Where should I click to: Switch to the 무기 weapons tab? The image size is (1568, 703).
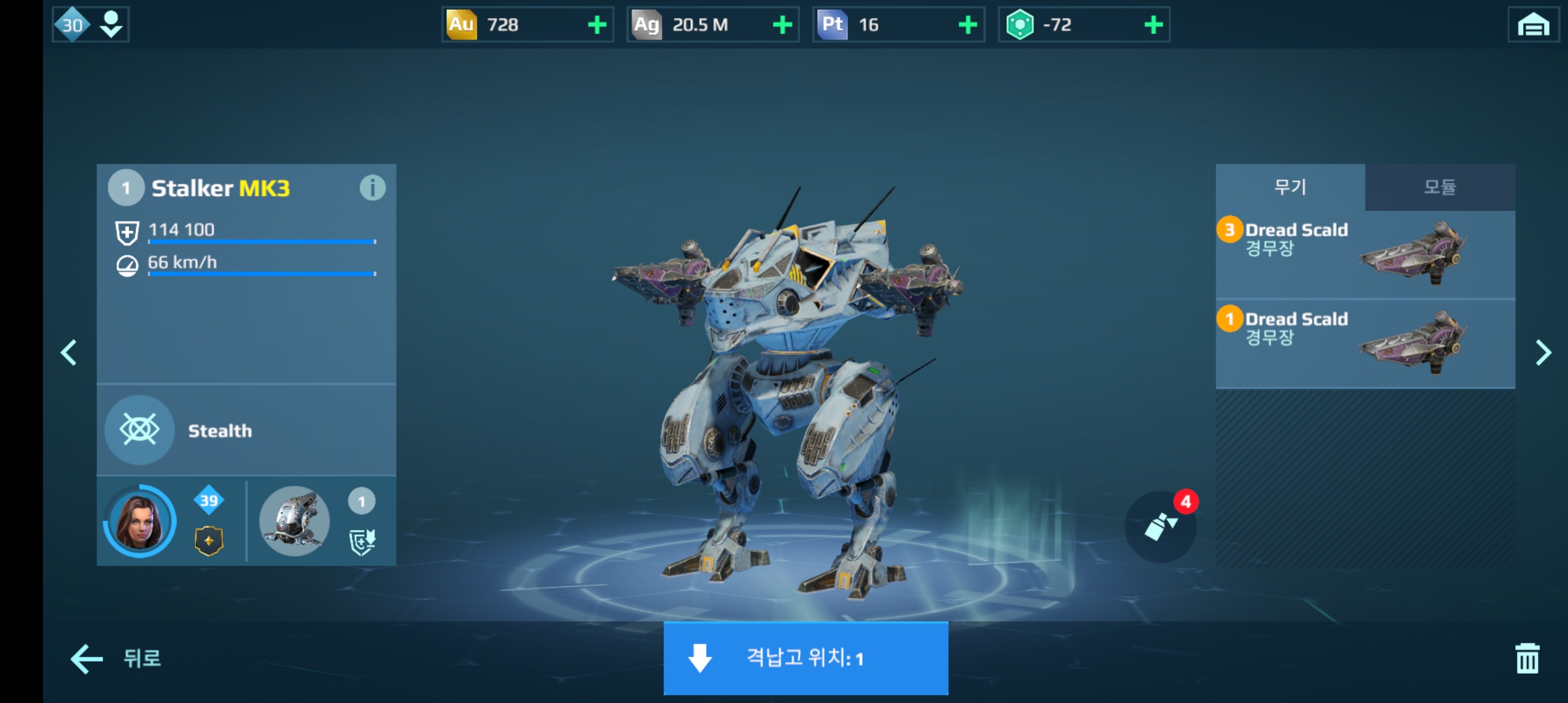pyautogui.click(x=1290, y=187)
